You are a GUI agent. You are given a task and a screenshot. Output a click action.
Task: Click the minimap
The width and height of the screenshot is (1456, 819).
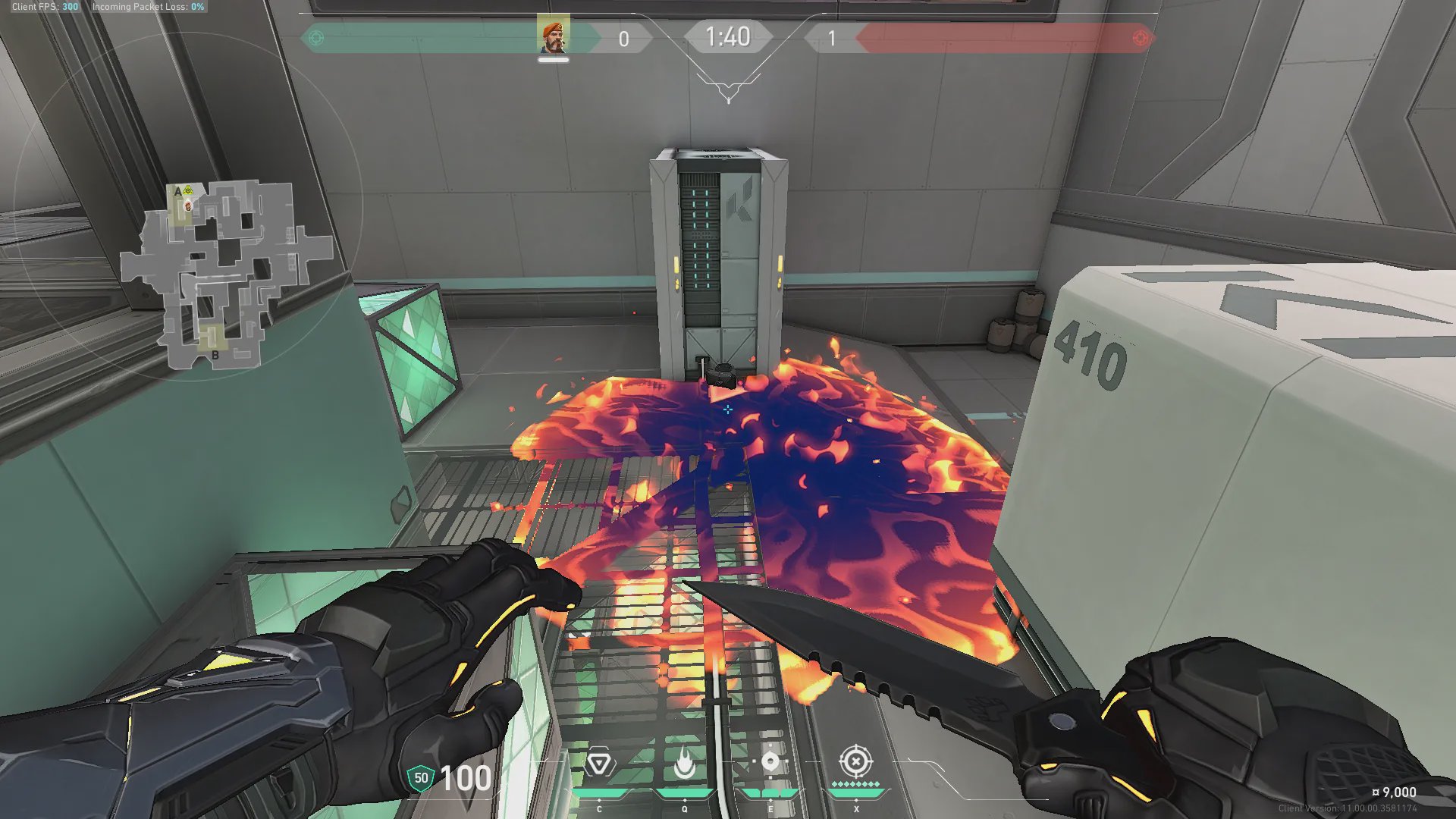(x=226, y=273)
